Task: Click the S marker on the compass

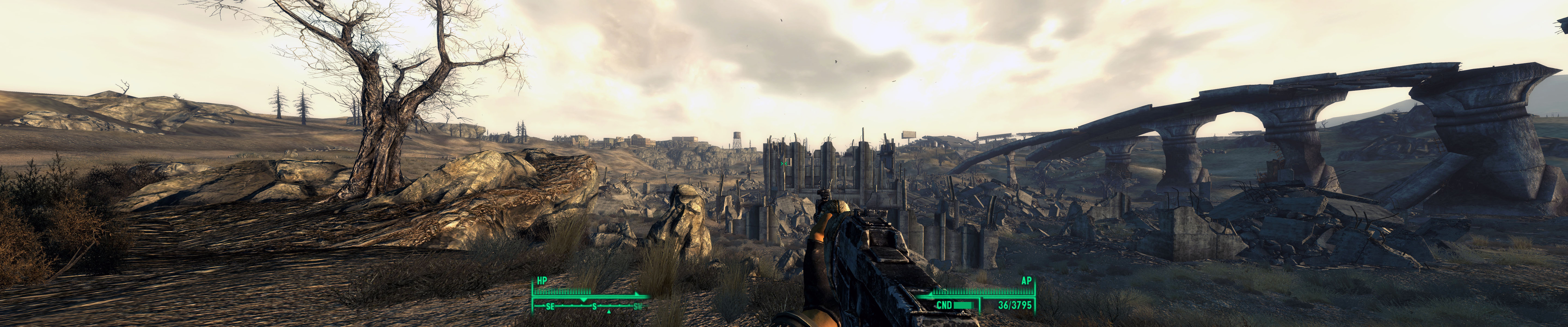Action: pos(594,306)
